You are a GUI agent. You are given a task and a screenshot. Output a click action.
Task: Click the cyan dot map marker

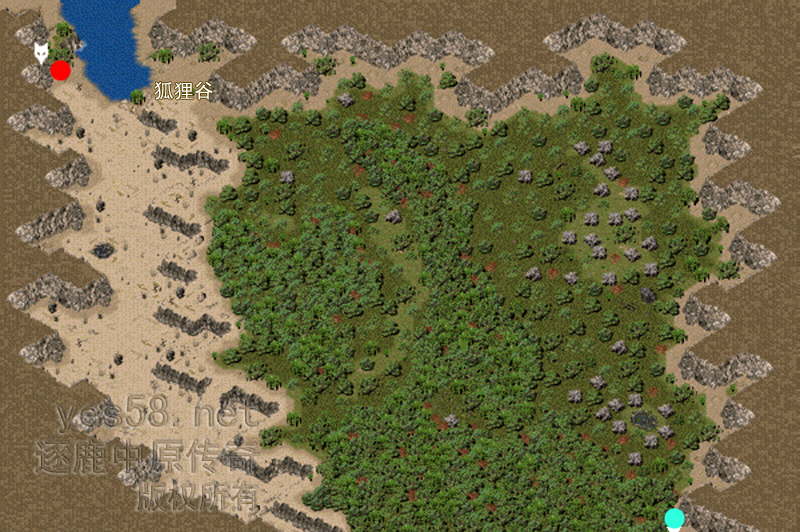[x=675, y=517]
